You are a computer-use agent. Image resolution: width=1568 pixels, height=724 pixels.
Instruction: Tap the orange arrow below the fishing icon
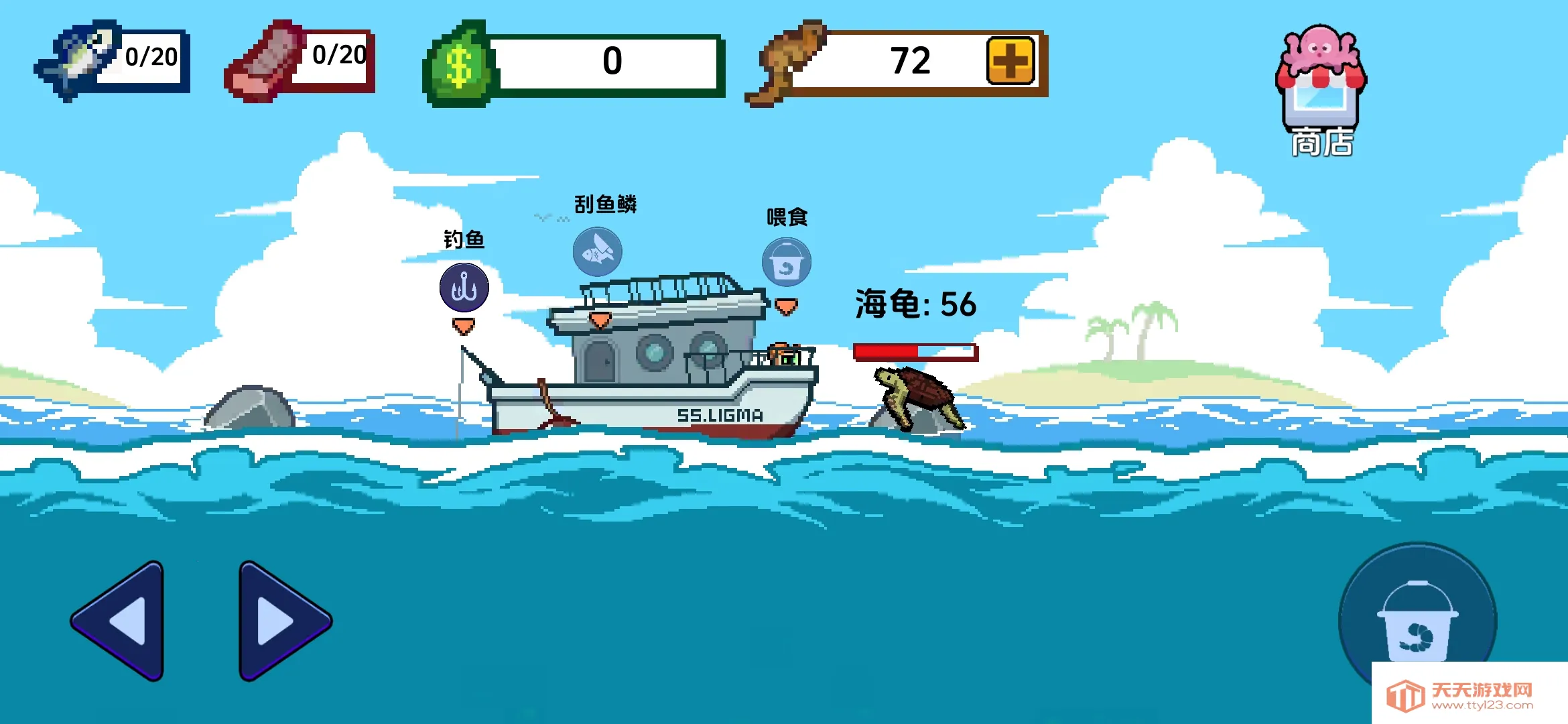[464, 326]
